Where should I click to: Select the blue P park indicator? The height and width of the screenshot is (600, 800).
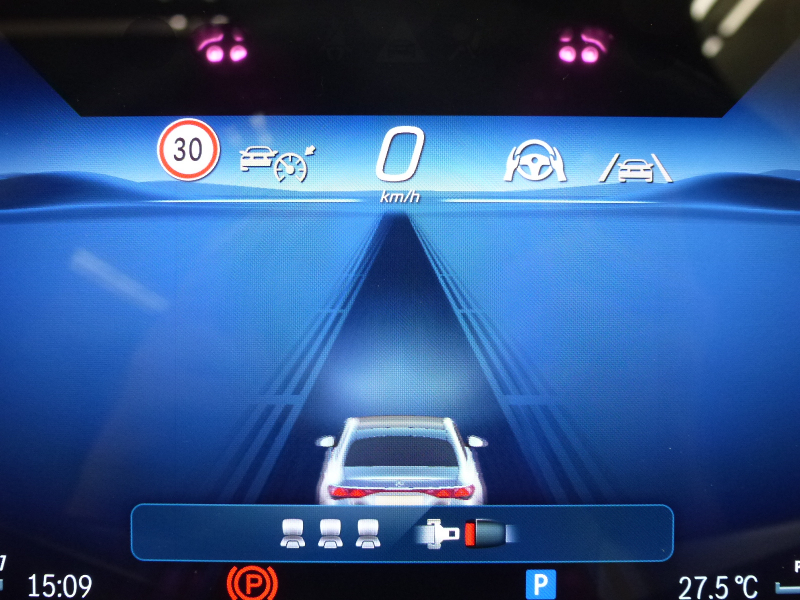tap(540, 584)
